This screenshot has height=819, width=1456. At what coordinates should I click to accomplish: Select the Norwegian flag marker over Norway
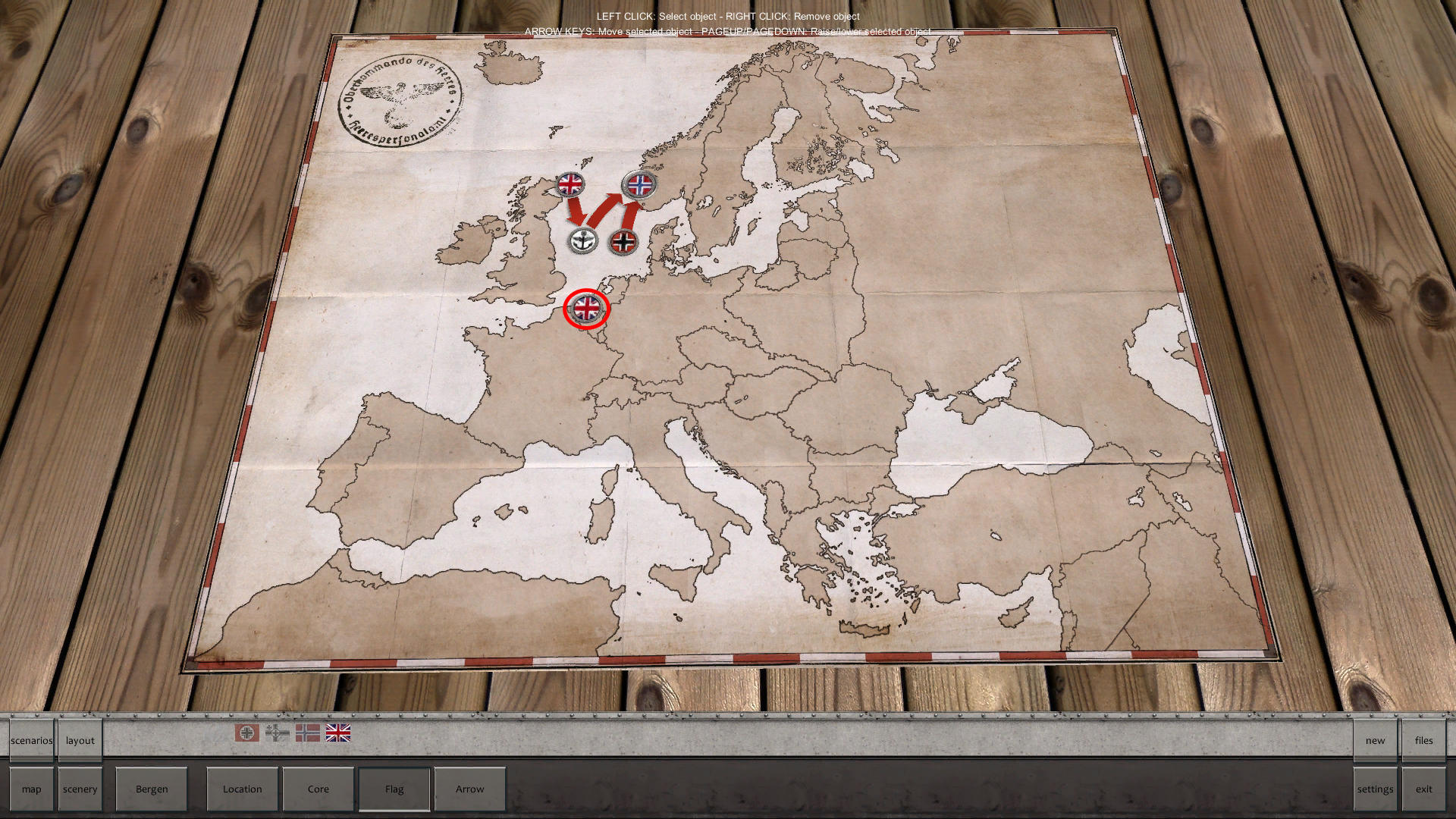[637, 184]
